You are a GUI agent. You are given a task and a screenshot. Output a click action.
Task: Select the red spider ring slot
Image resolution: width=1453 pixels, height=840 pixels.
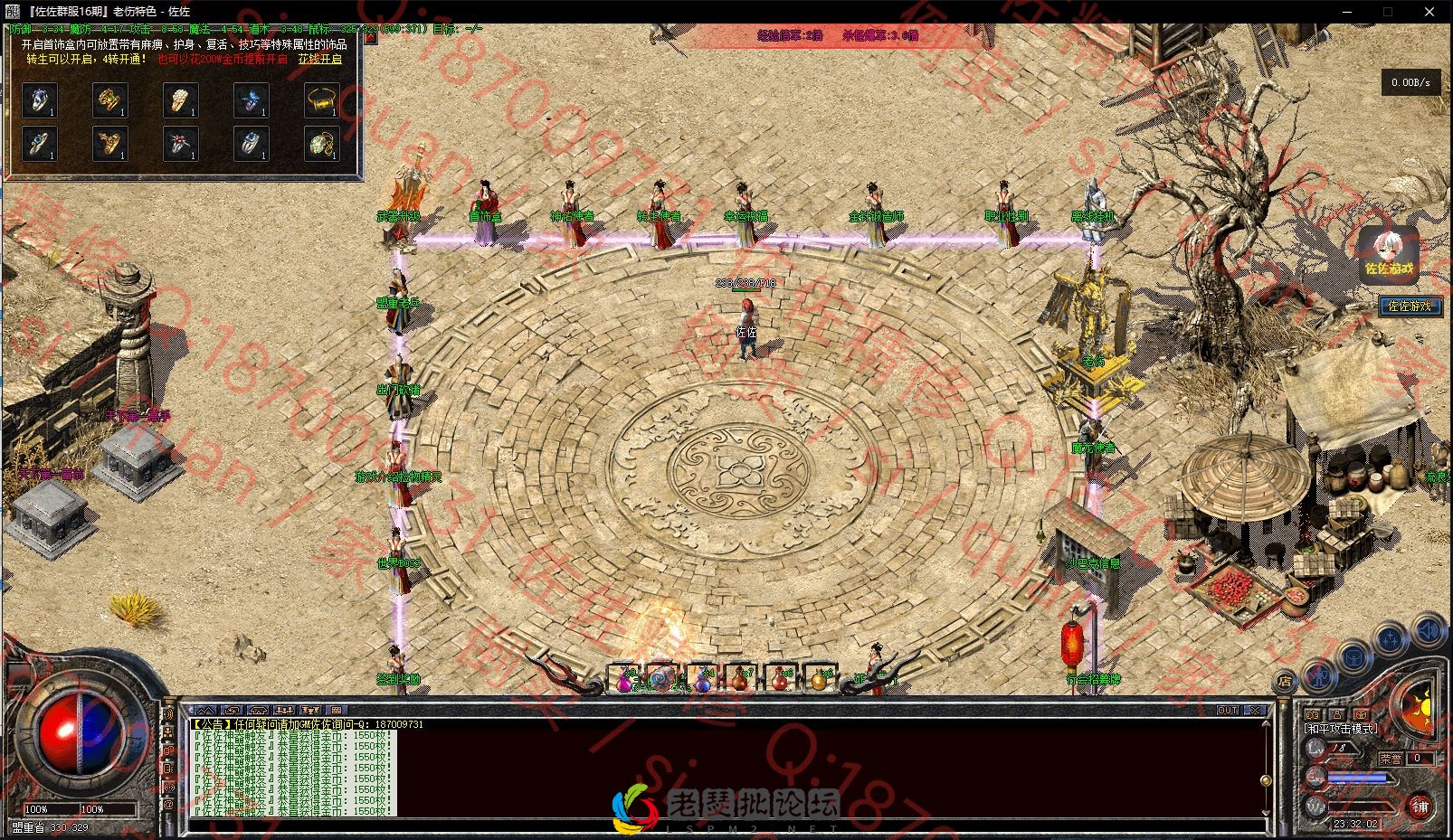(x=180, y=143)
